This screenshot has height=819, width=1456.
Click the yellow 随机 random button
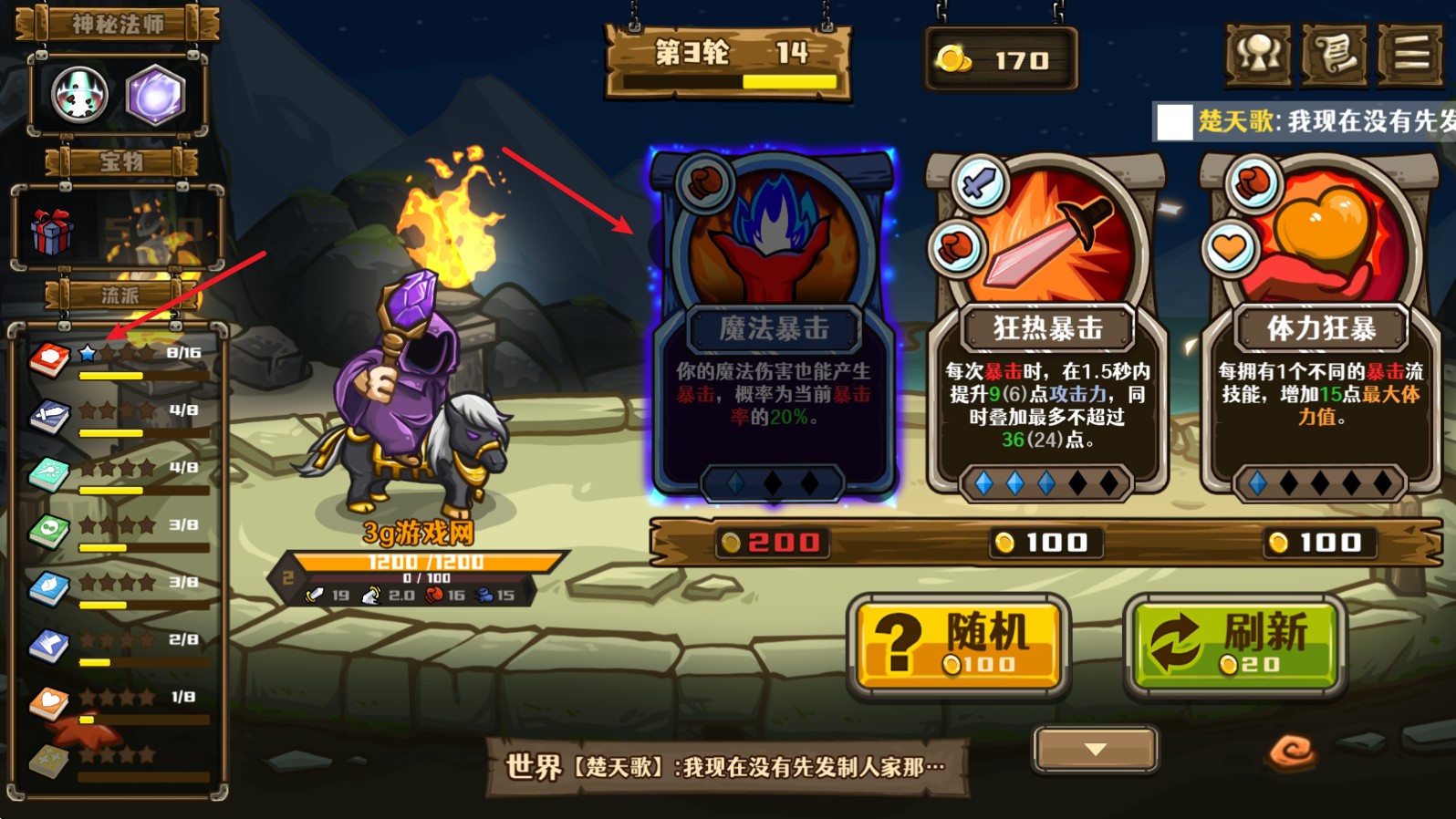[x=957, y=643]
